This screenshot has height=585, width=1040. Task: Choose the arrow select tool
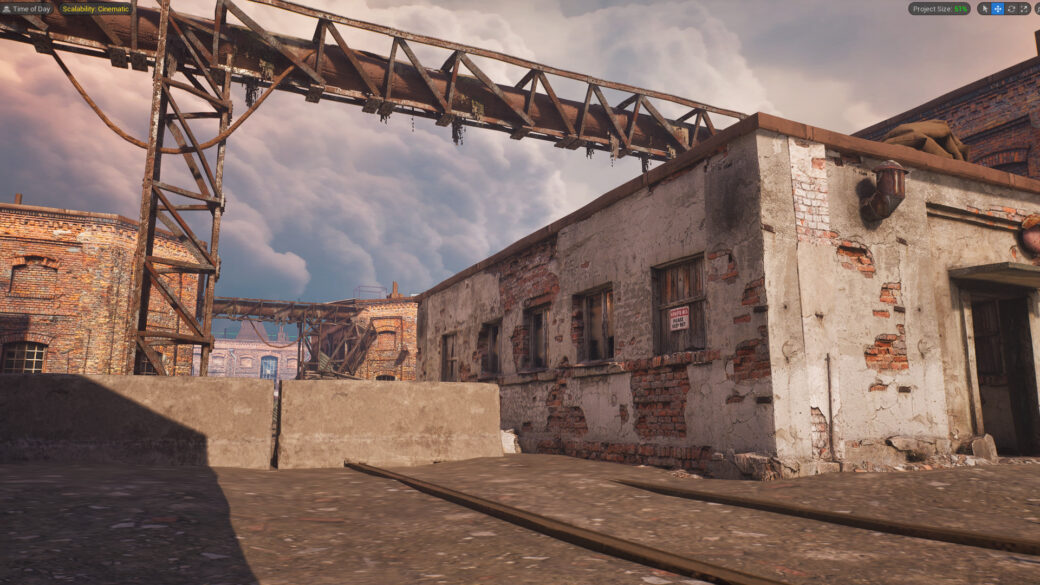[x=984, y=9]
